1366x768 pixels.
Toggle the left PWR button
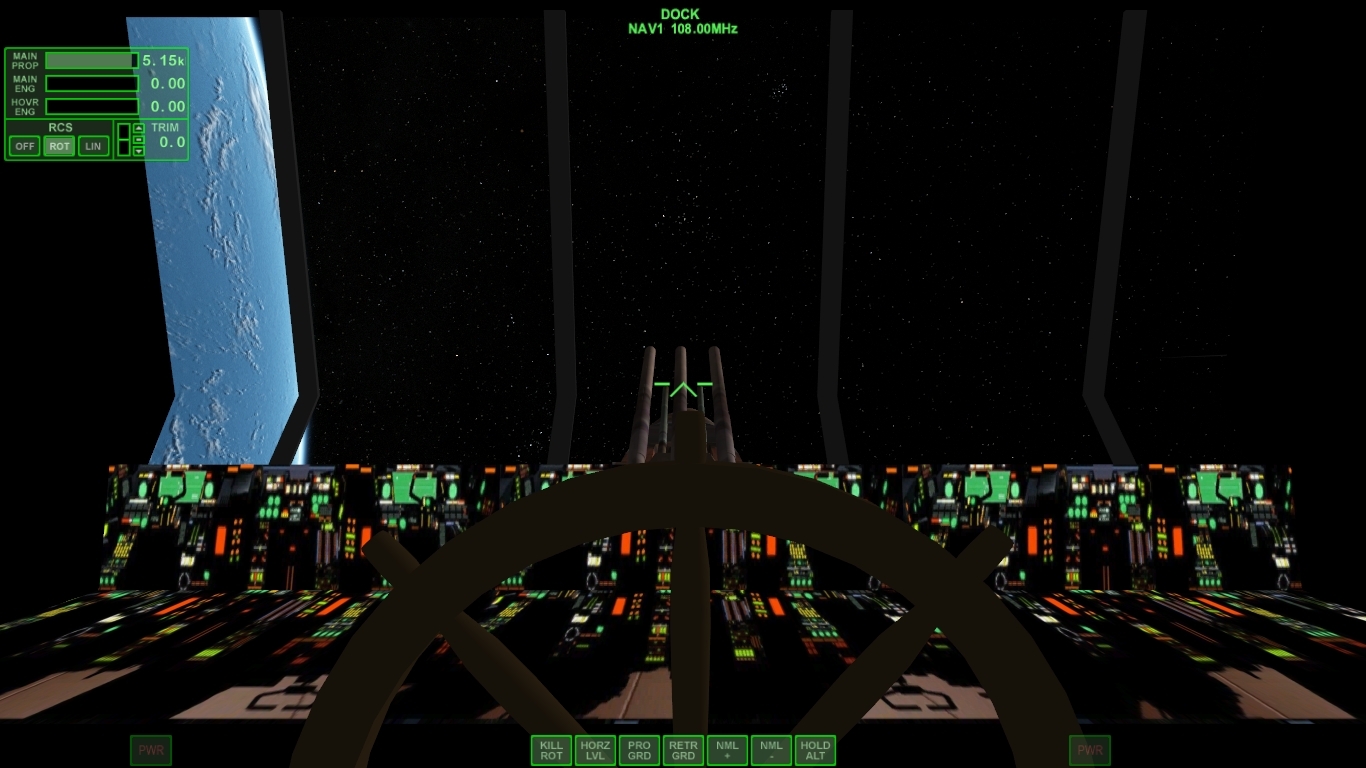click(x=151, y=750)
